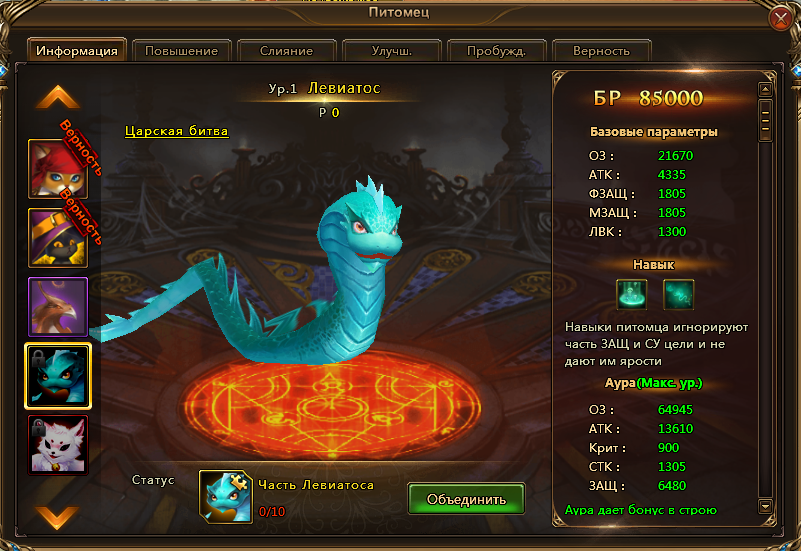Screen dimensions: 801x551
Task: Switch to the Информация tab
Action: click(x=77, y=50)
